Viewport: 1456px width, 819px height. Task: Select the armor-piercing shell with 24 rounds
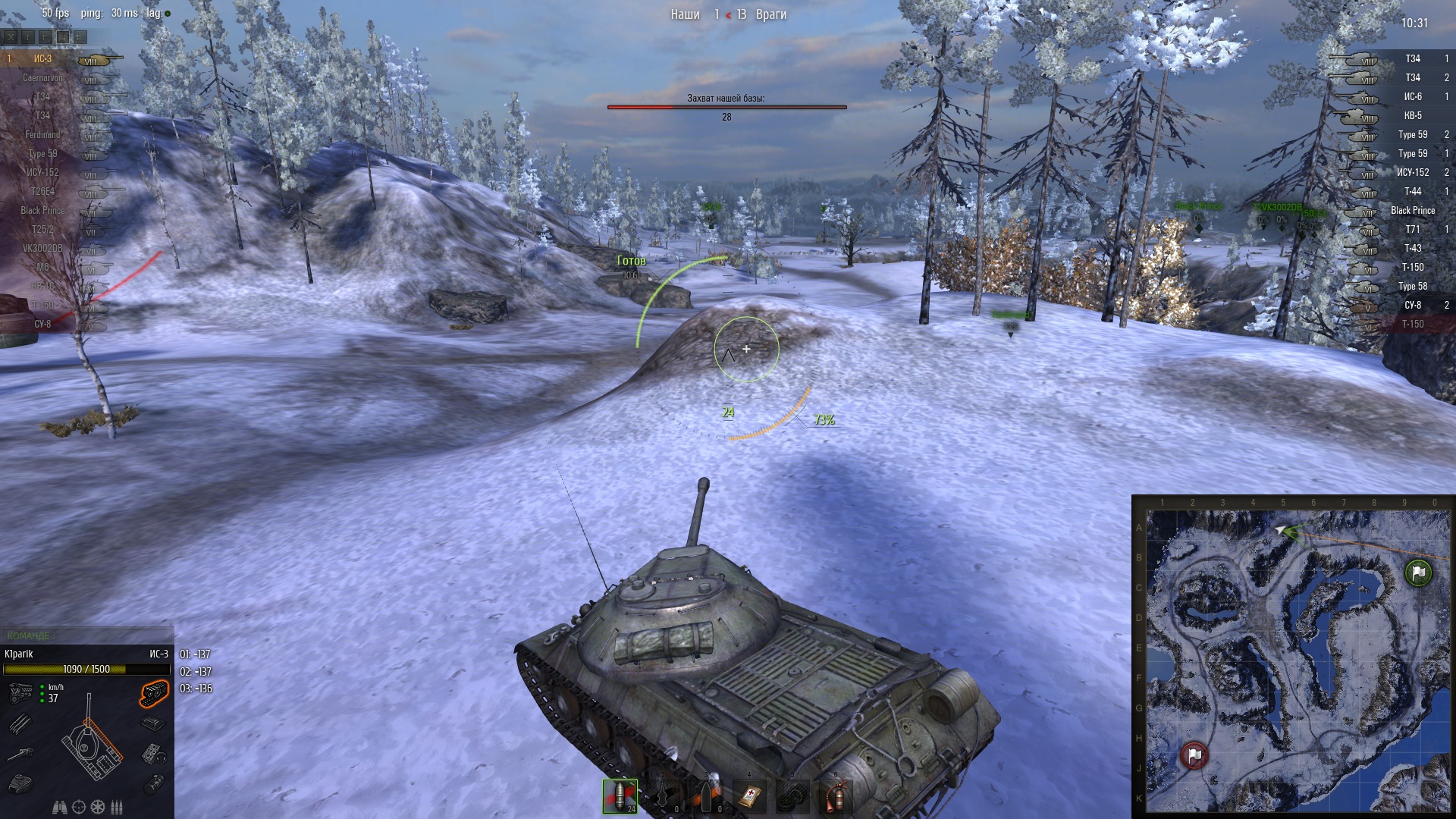point(620,795)
